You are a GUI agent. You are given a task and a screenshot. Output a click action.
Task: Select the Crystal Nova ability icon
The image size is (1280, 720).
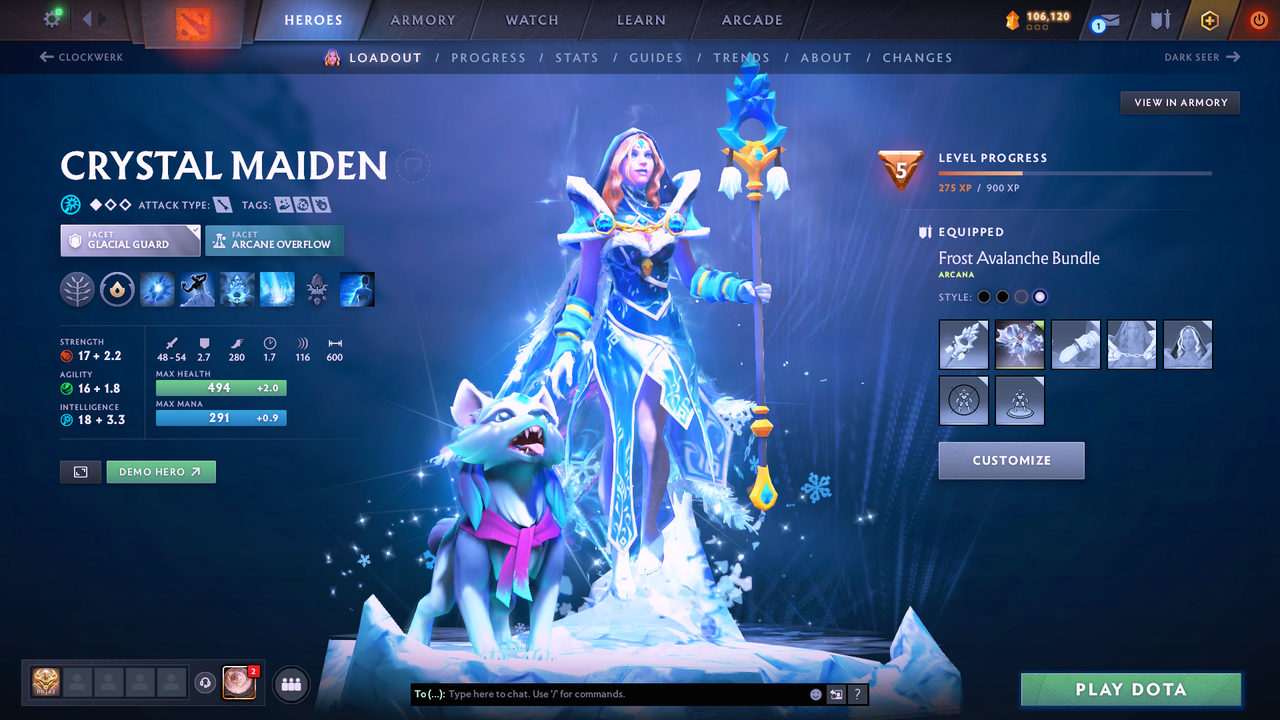click(157, 289)
